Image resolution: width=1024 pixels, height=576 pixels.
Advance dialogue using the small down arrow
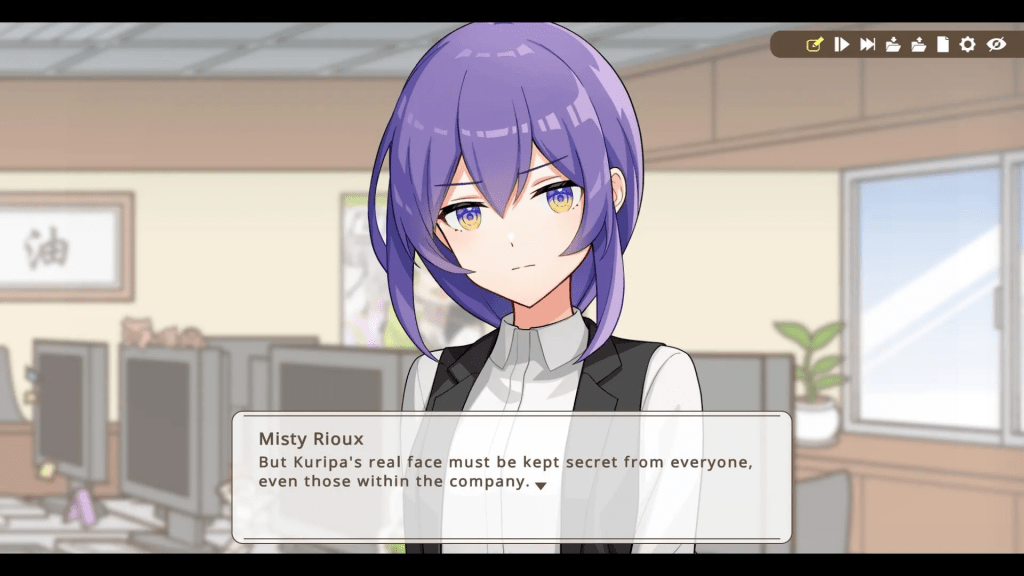click(x=540, y=485)
